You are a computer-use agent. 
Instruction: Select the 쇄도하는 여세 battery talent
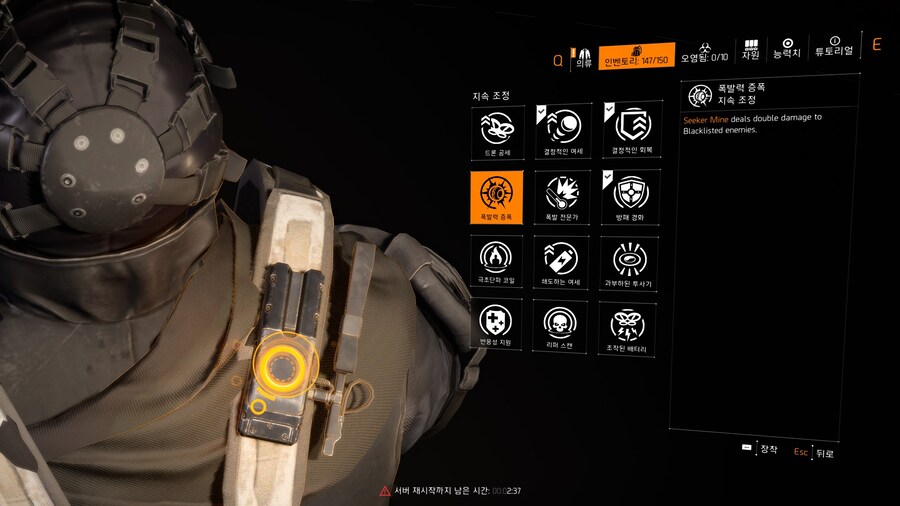tap(561, 261)
